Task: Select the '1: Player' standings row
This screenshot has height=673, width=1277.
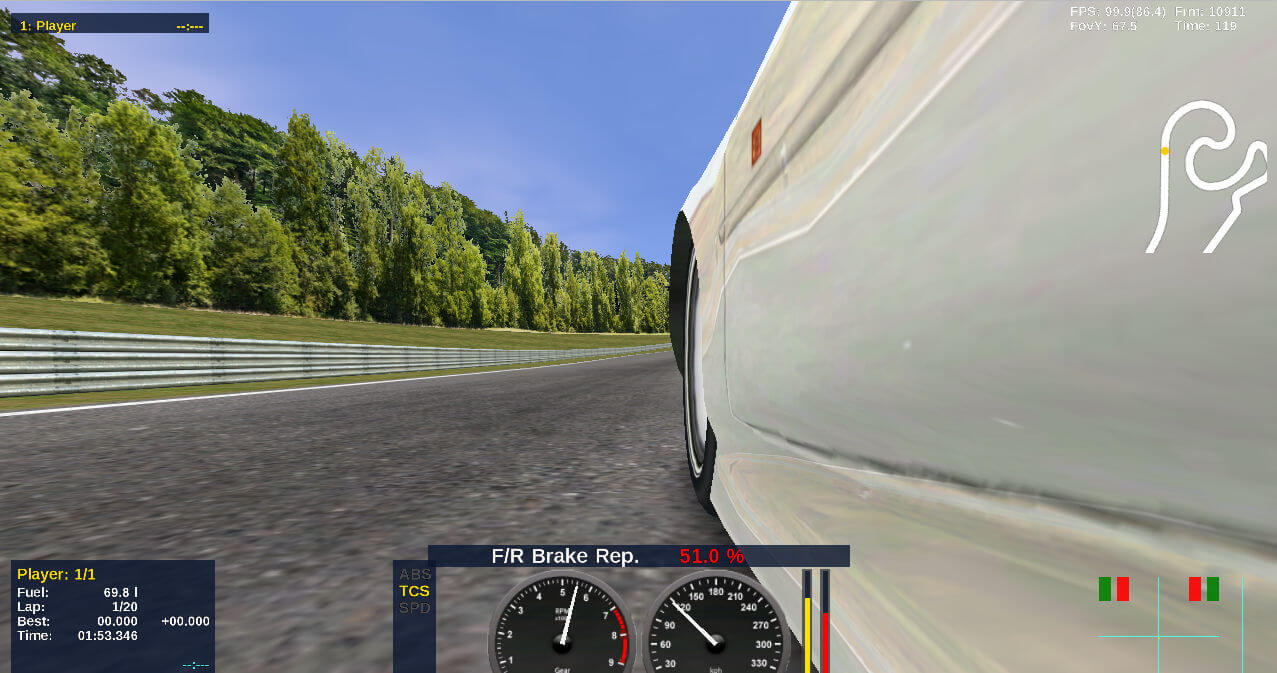Action: (110, 25)
